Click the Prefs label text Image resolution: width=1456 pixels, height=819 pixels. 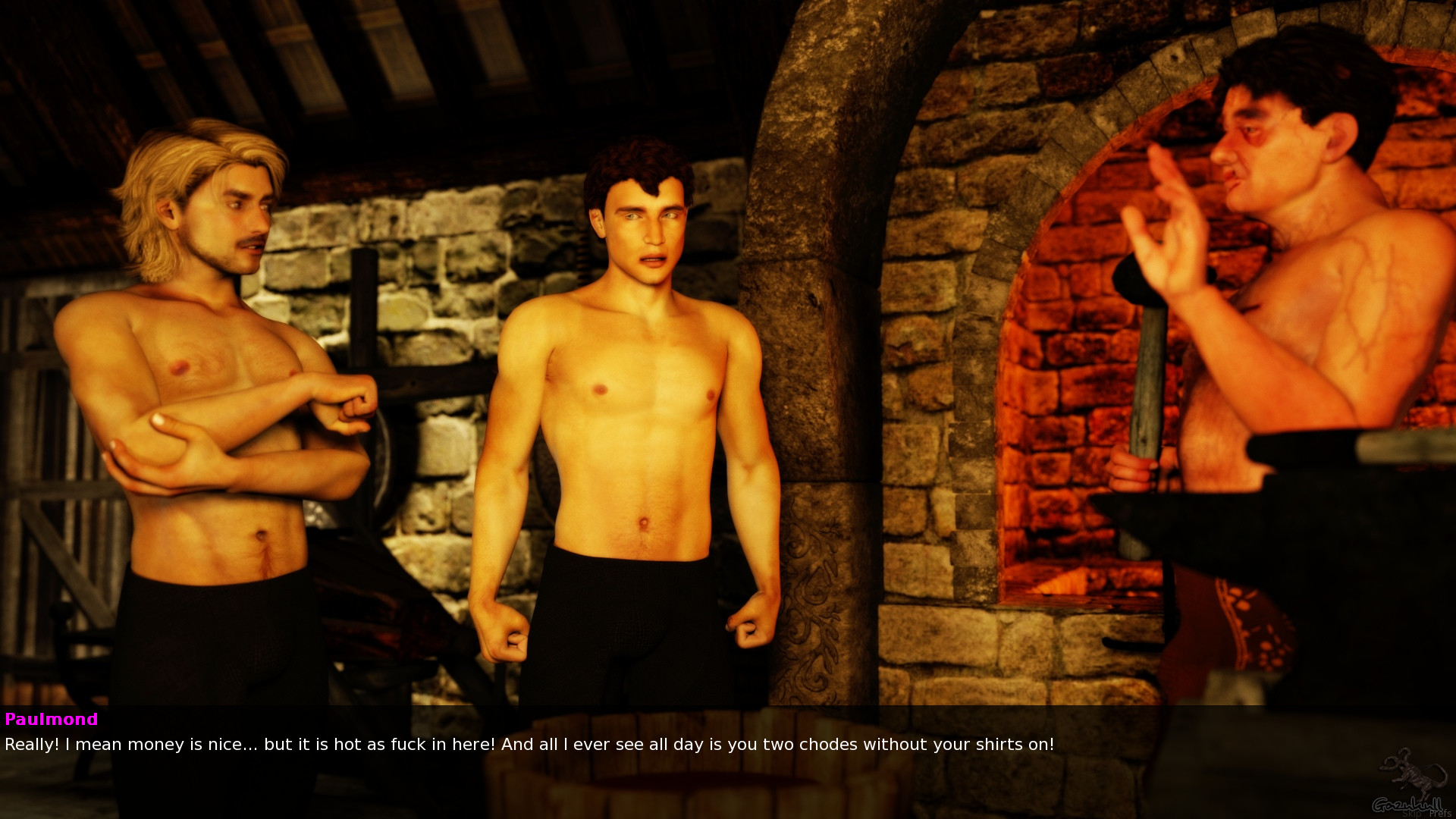click(1439, 813)
